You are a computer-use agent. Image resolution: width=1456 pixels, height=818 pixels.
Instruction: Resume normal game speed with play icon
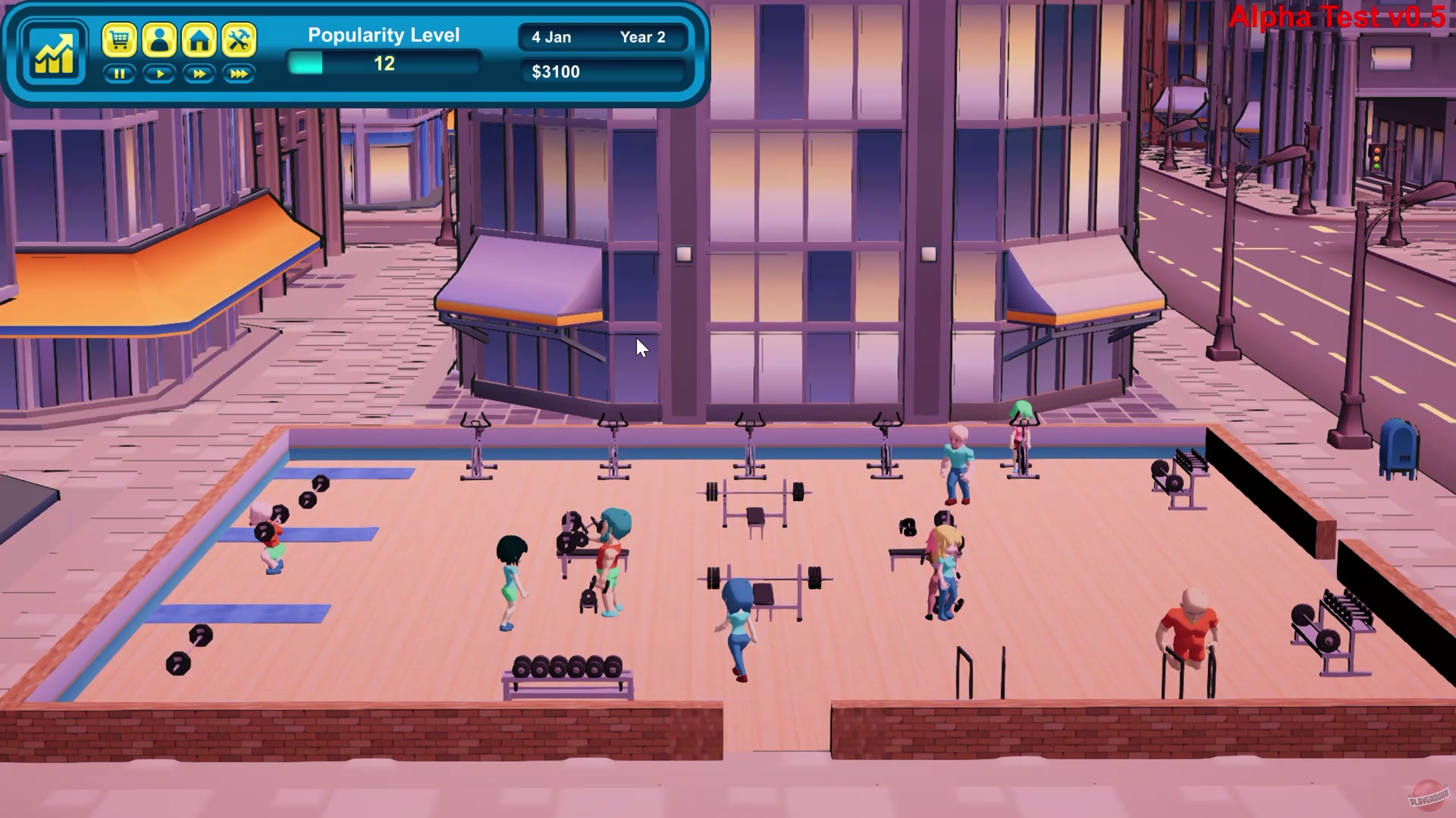(x=160, y=74)
